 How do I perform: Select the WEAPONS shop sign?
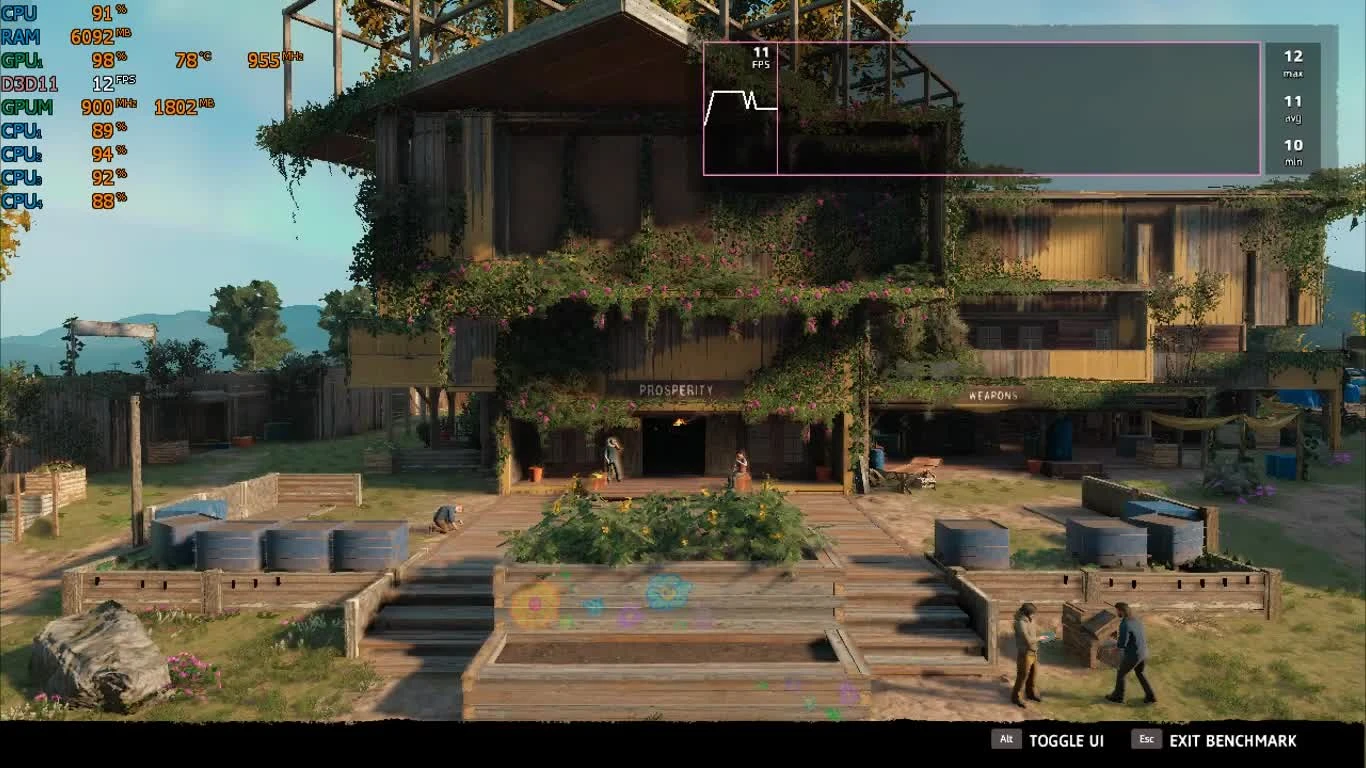click(992, 394)
